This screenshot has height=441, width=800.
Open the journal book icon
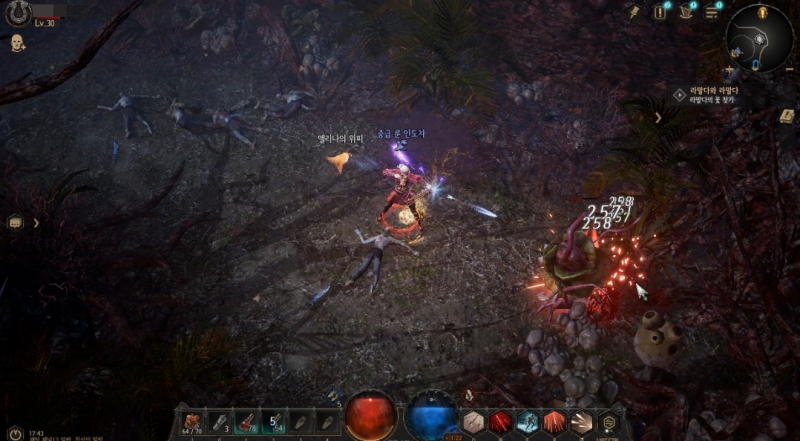click(787, 116)
